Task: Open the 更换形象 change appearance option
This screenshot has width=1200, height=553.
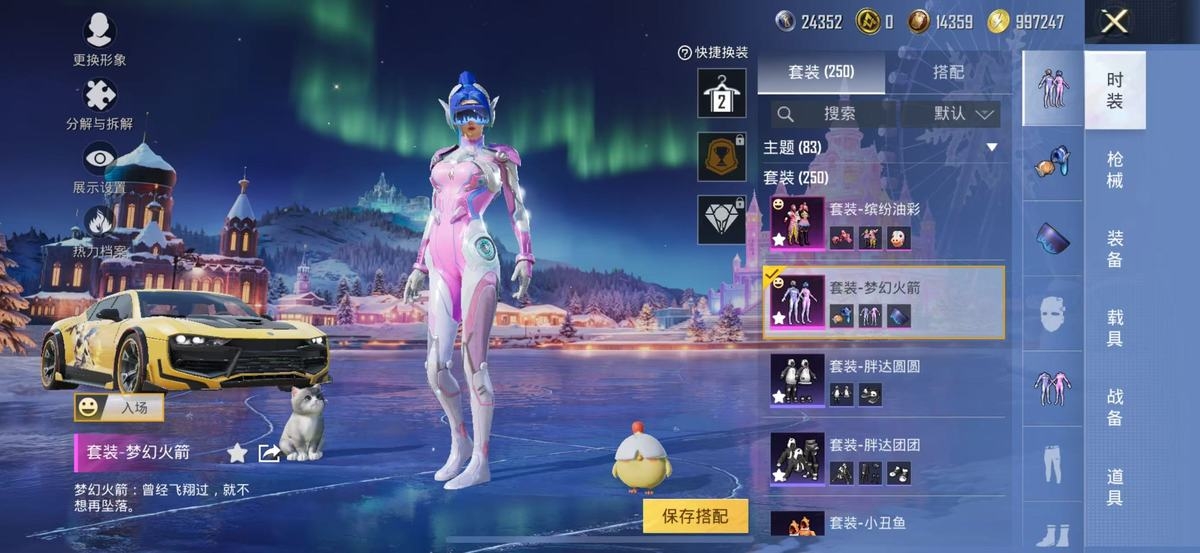Action: click(99, 40)
